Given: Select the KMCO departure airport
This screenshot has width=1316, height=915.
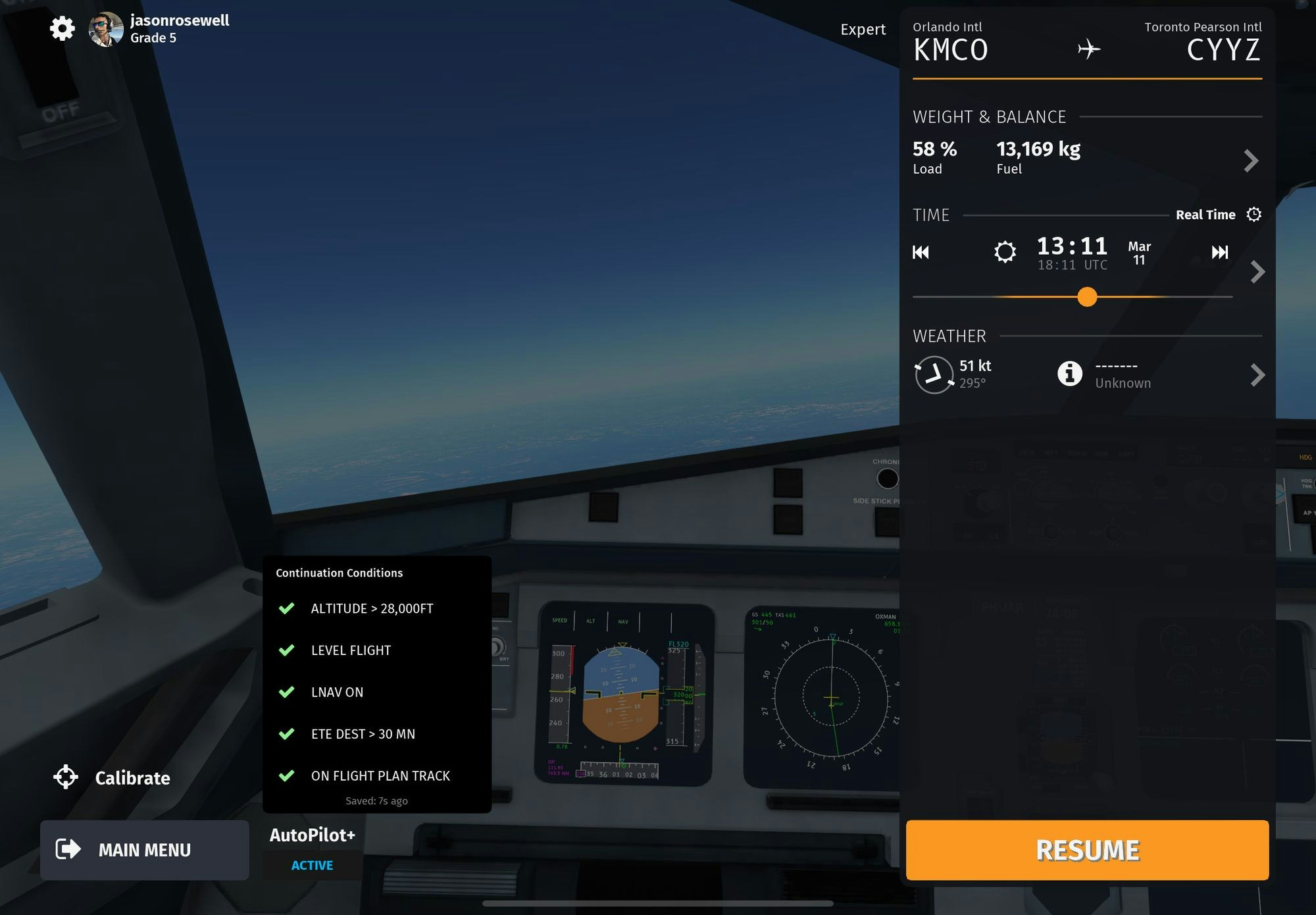Looking at the screenshot, I should [x=950, y=43].
